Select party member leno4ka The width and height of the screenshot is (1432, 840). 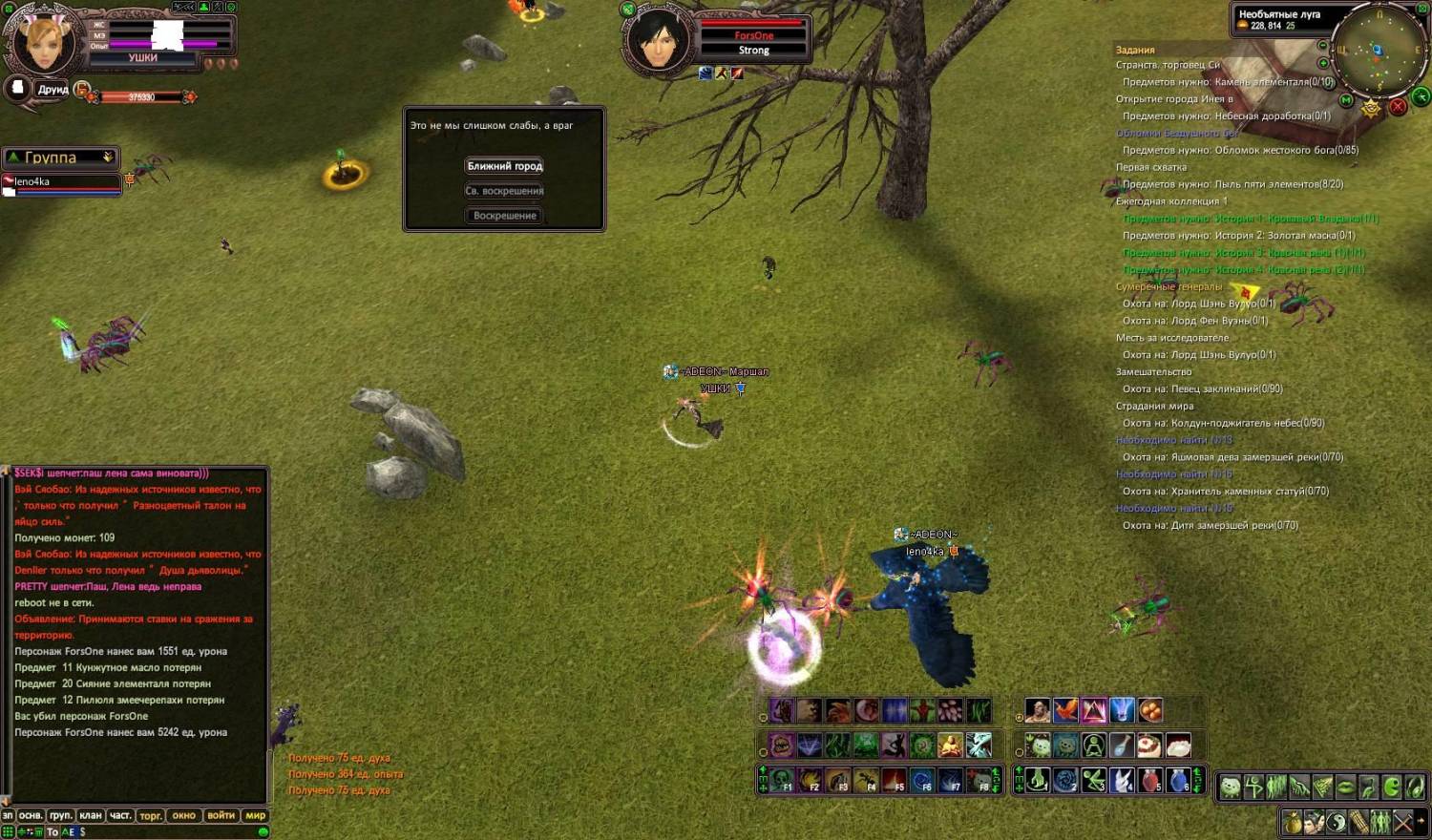[x=62, y=182]
